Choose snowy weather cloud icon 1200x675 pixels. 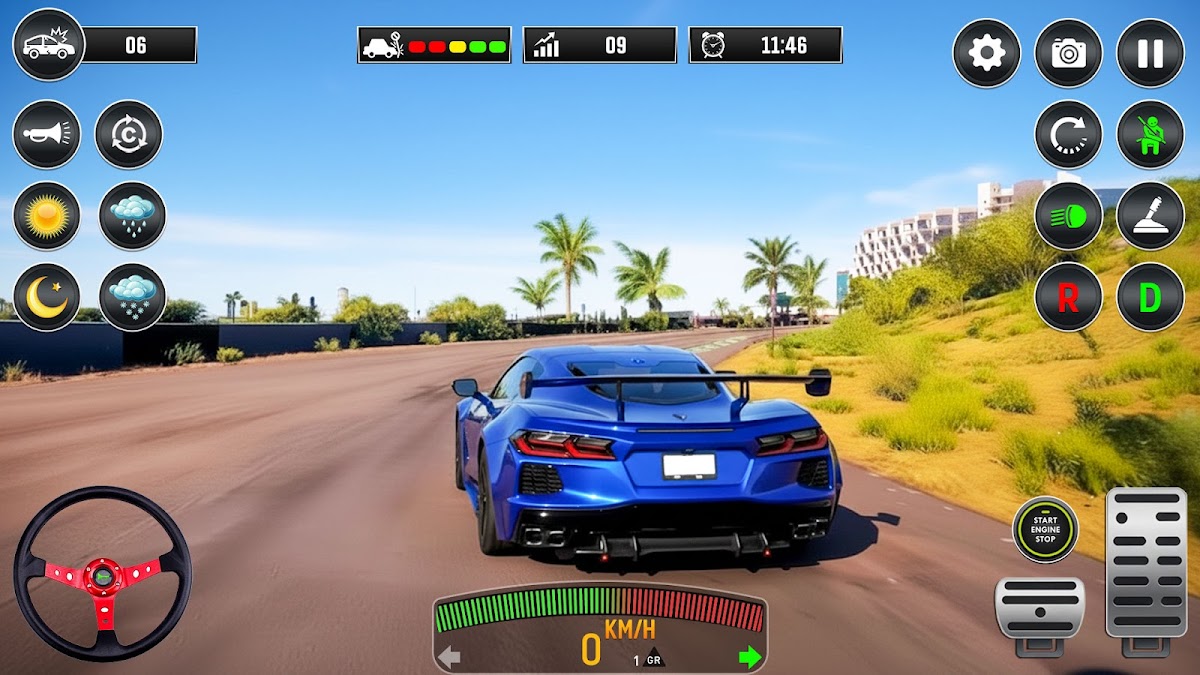132,297
